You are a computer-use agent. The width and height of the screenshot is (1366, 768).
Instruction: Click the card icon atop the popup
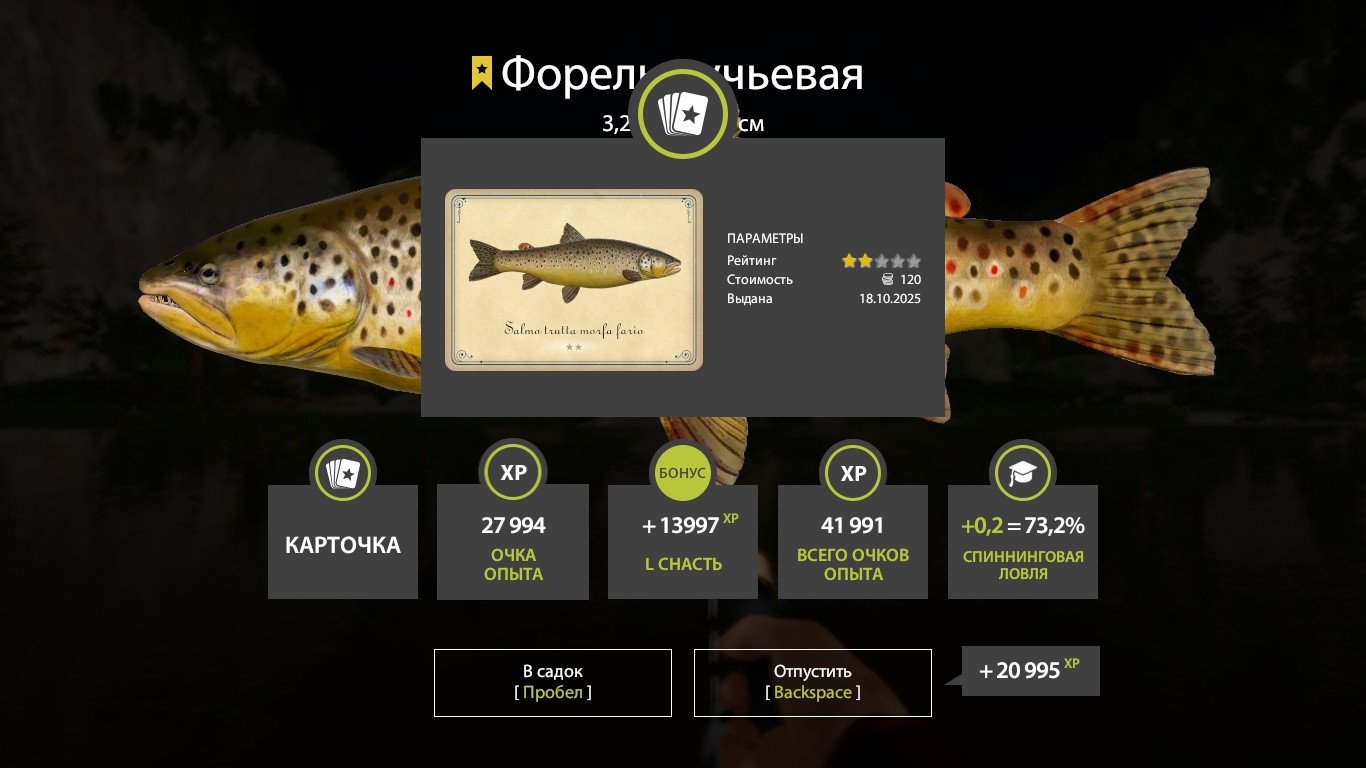(683, 115)
